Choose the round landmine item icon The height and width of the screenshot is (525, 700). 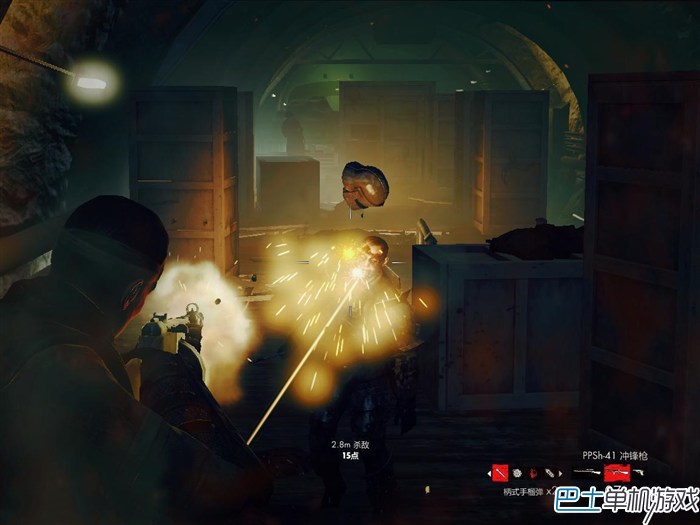[517, 472]
